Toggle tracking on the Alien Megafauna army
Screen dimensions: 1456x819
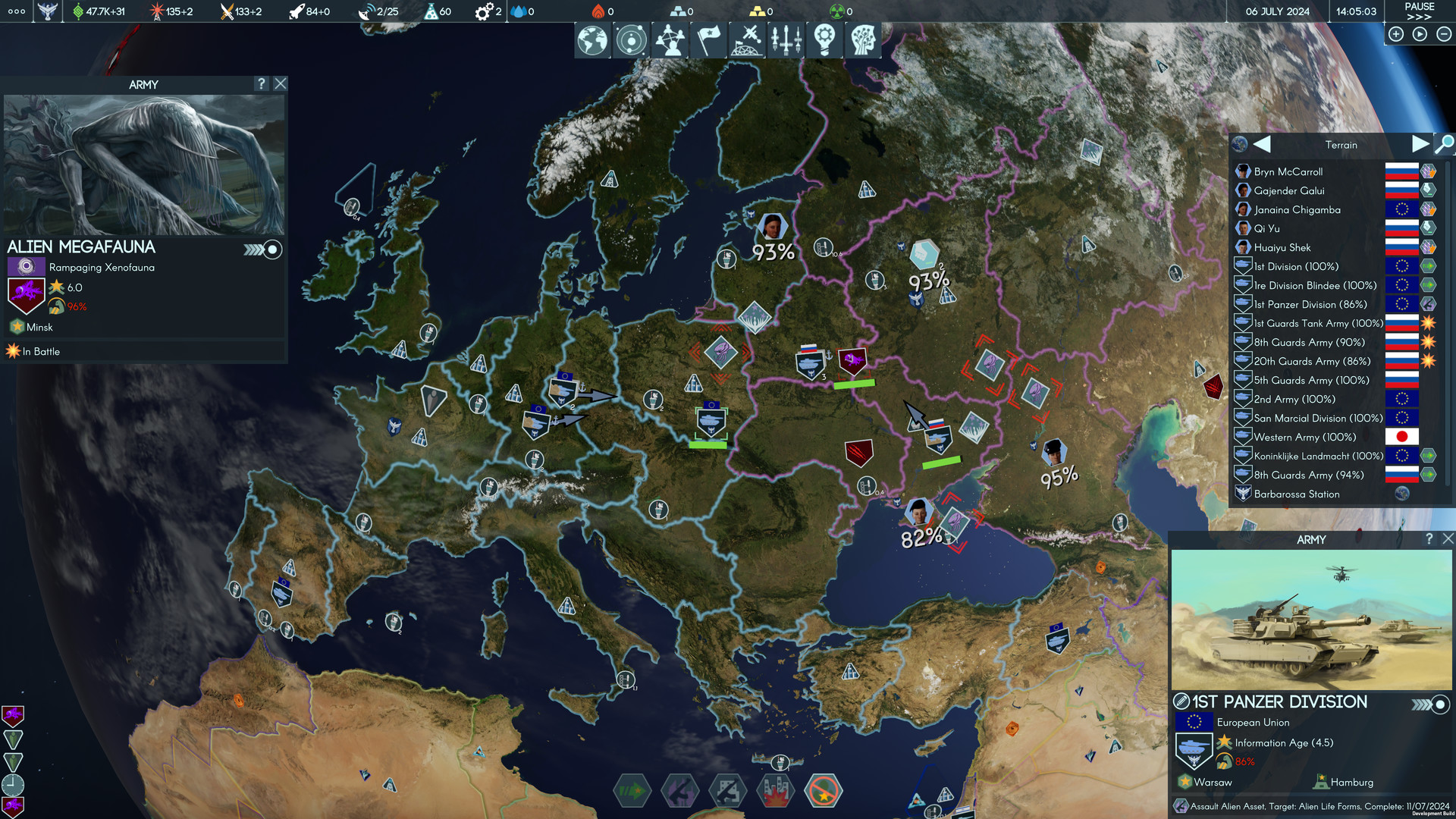(x=271, y=249)
